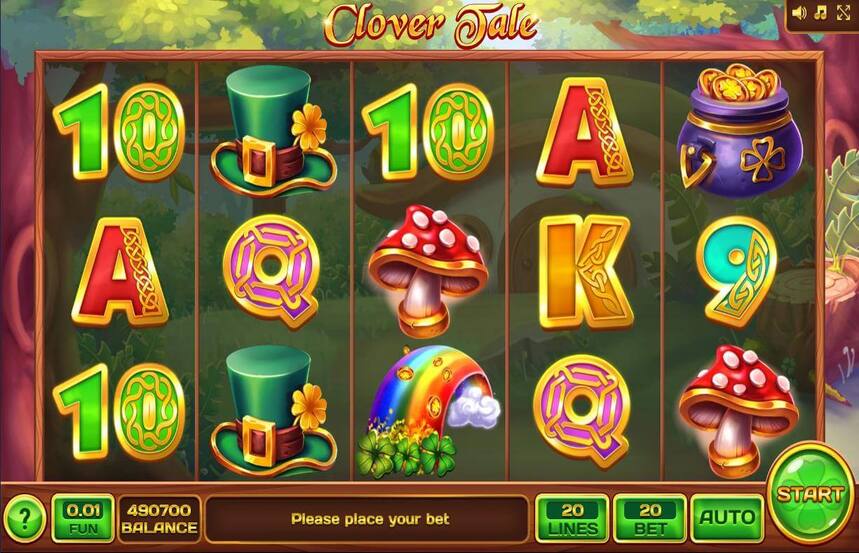Toggle the background music note icon

(820, 12)
